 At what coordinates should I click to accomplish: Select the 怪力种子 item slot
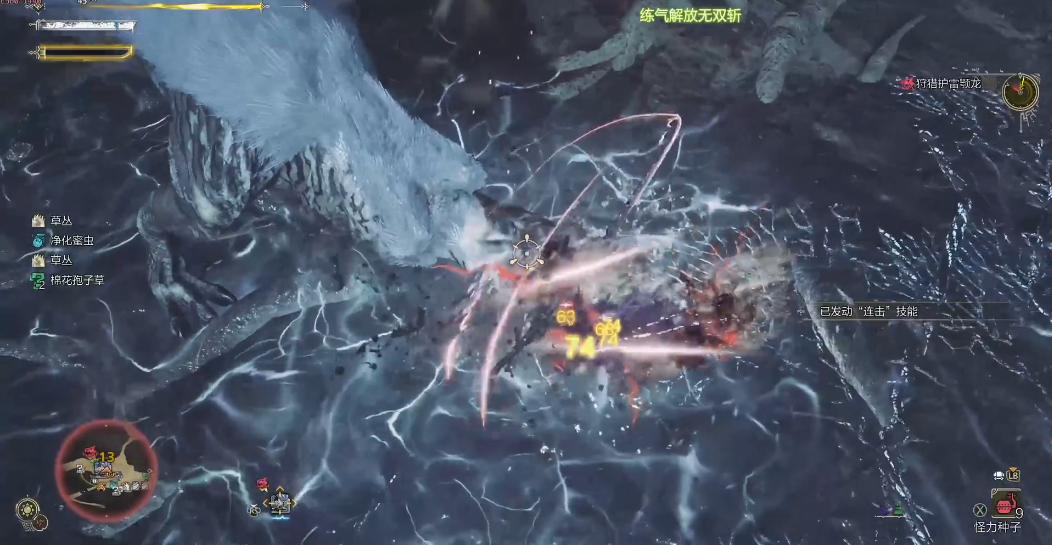click(x=1003, y=501)
